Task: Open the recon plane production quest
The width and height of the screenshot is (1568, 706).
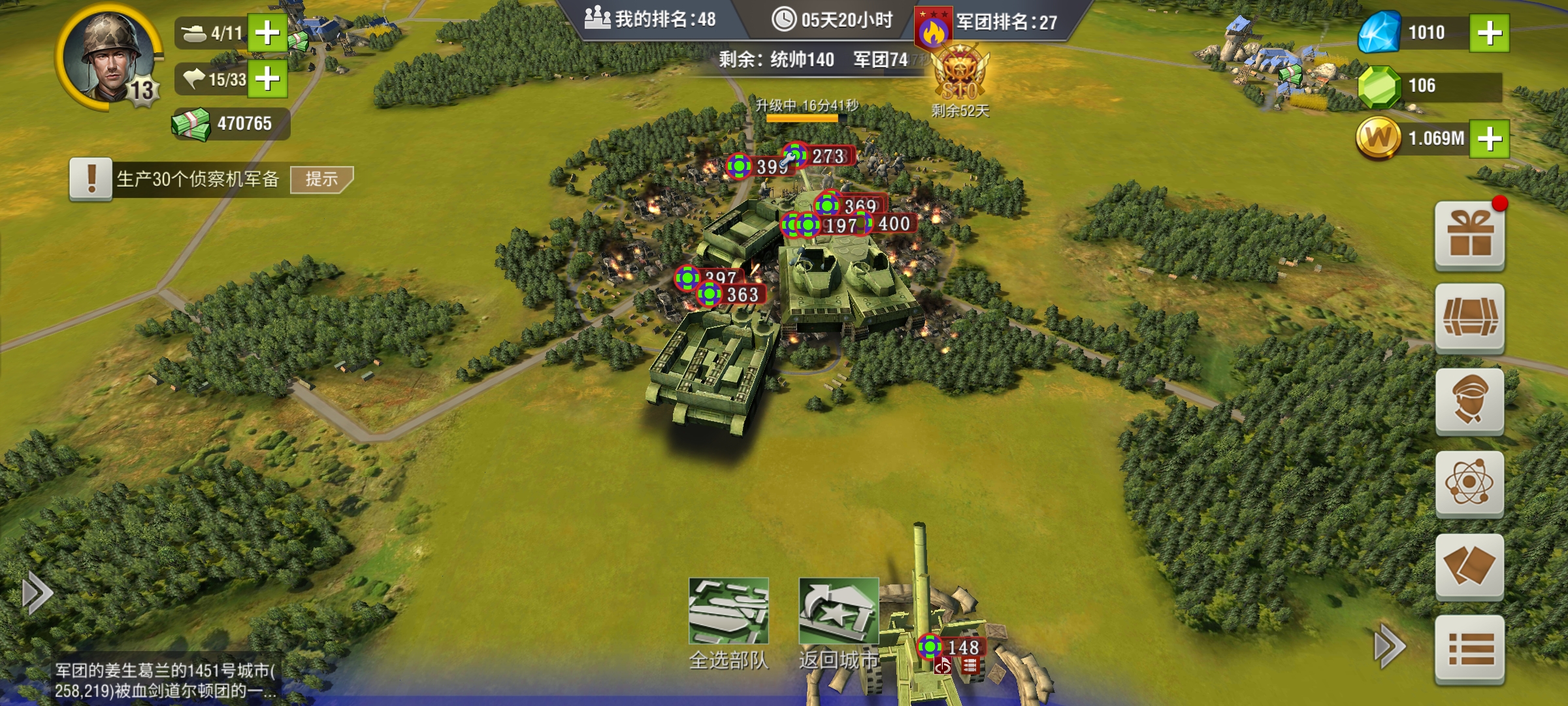Action: 196,179
